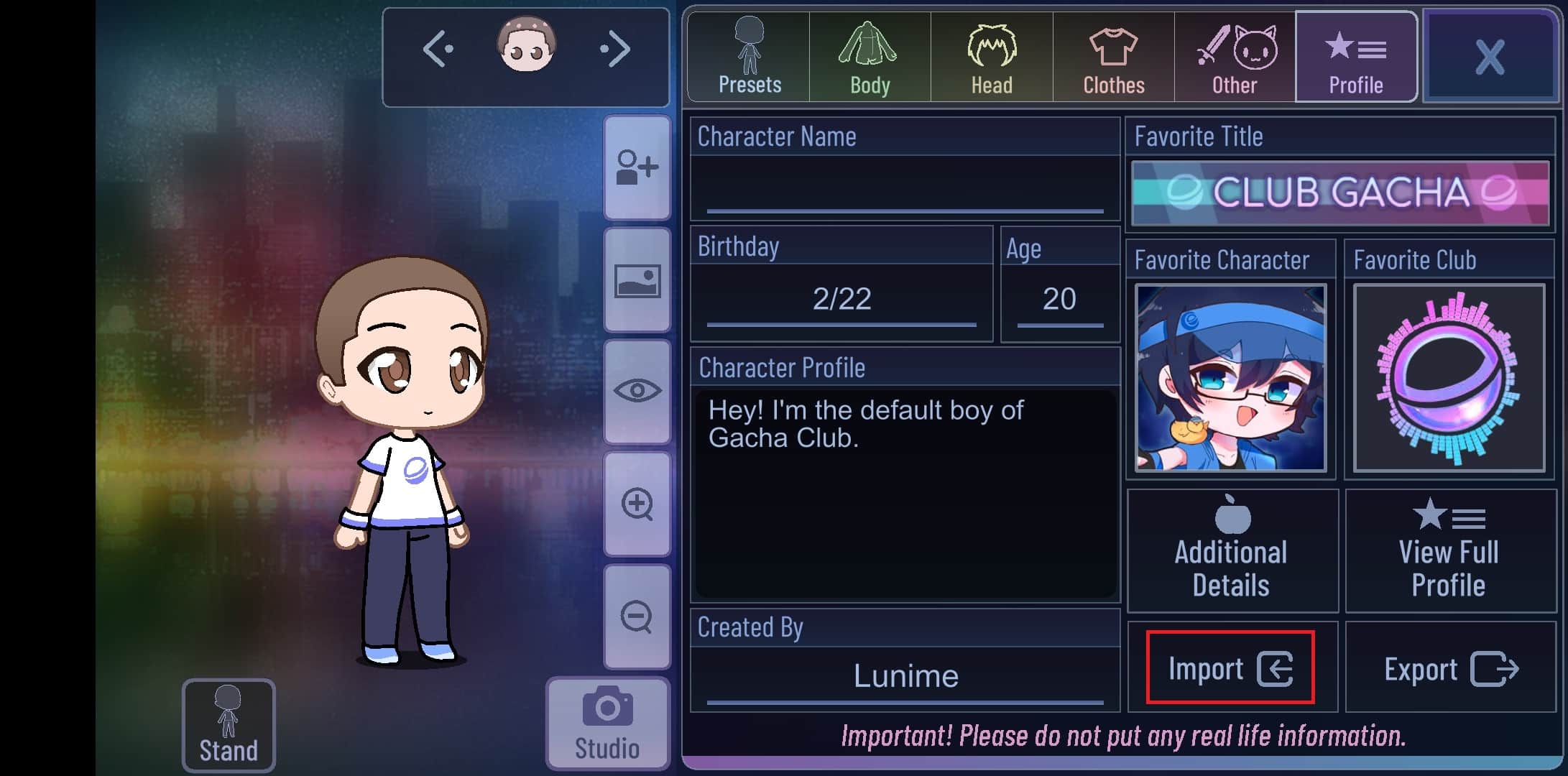Open the Body tab

(x=870, y=57)
